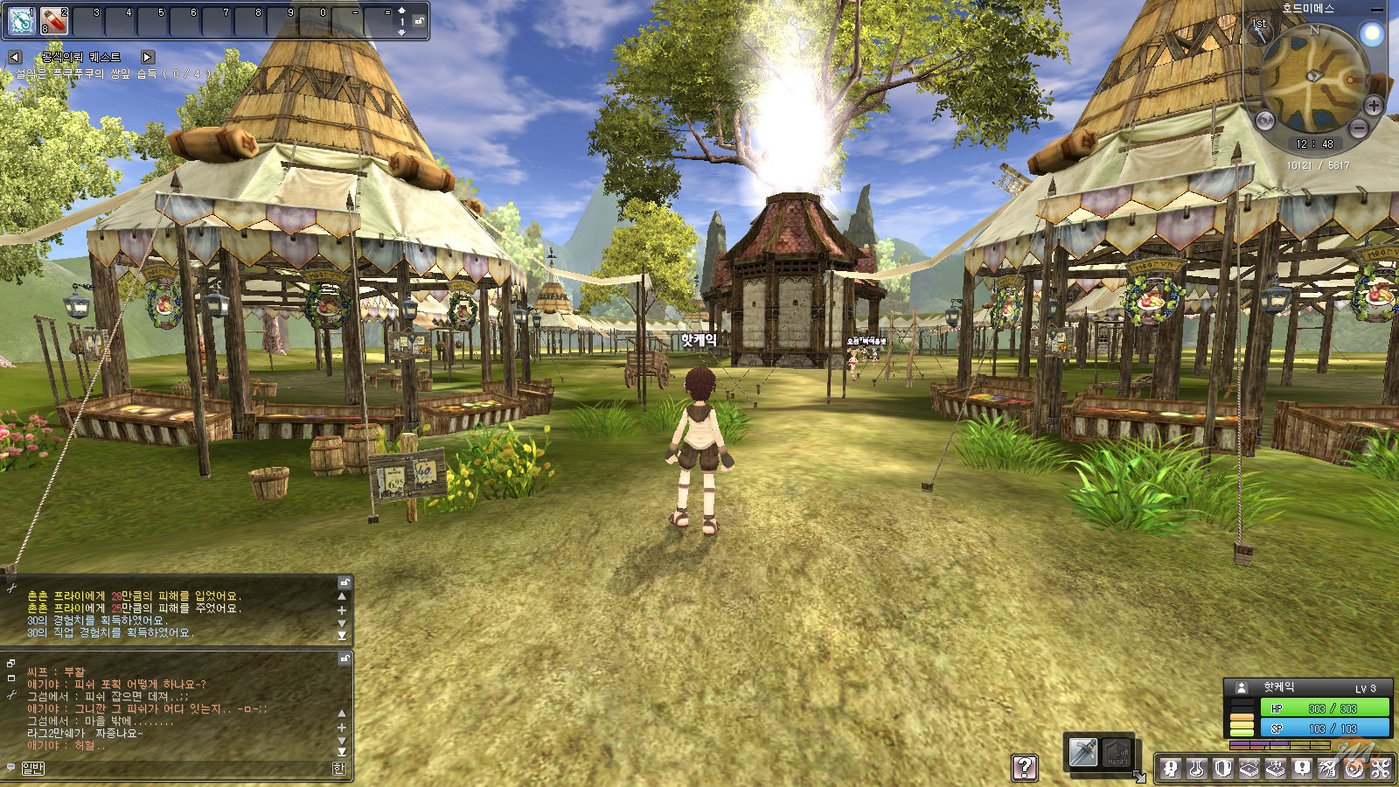This screenshot has height=787, width=1399.
Task: Open the help question-mark button
Action: (x=1024, y=768)
